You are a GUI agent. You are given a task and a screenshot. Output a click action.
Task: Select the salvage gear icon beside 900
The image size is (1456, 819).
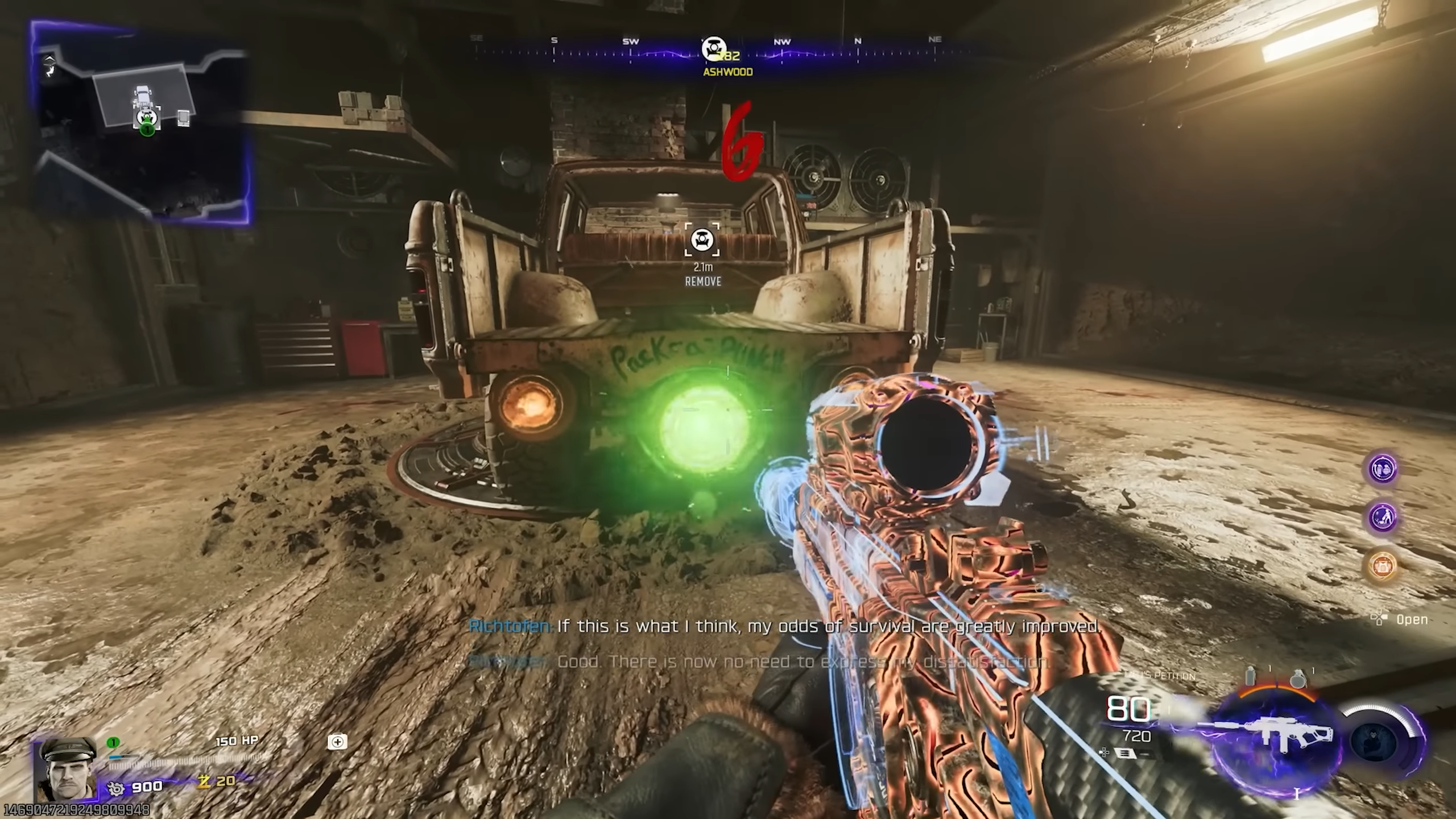pyautogui.click(x=115, y=787)
